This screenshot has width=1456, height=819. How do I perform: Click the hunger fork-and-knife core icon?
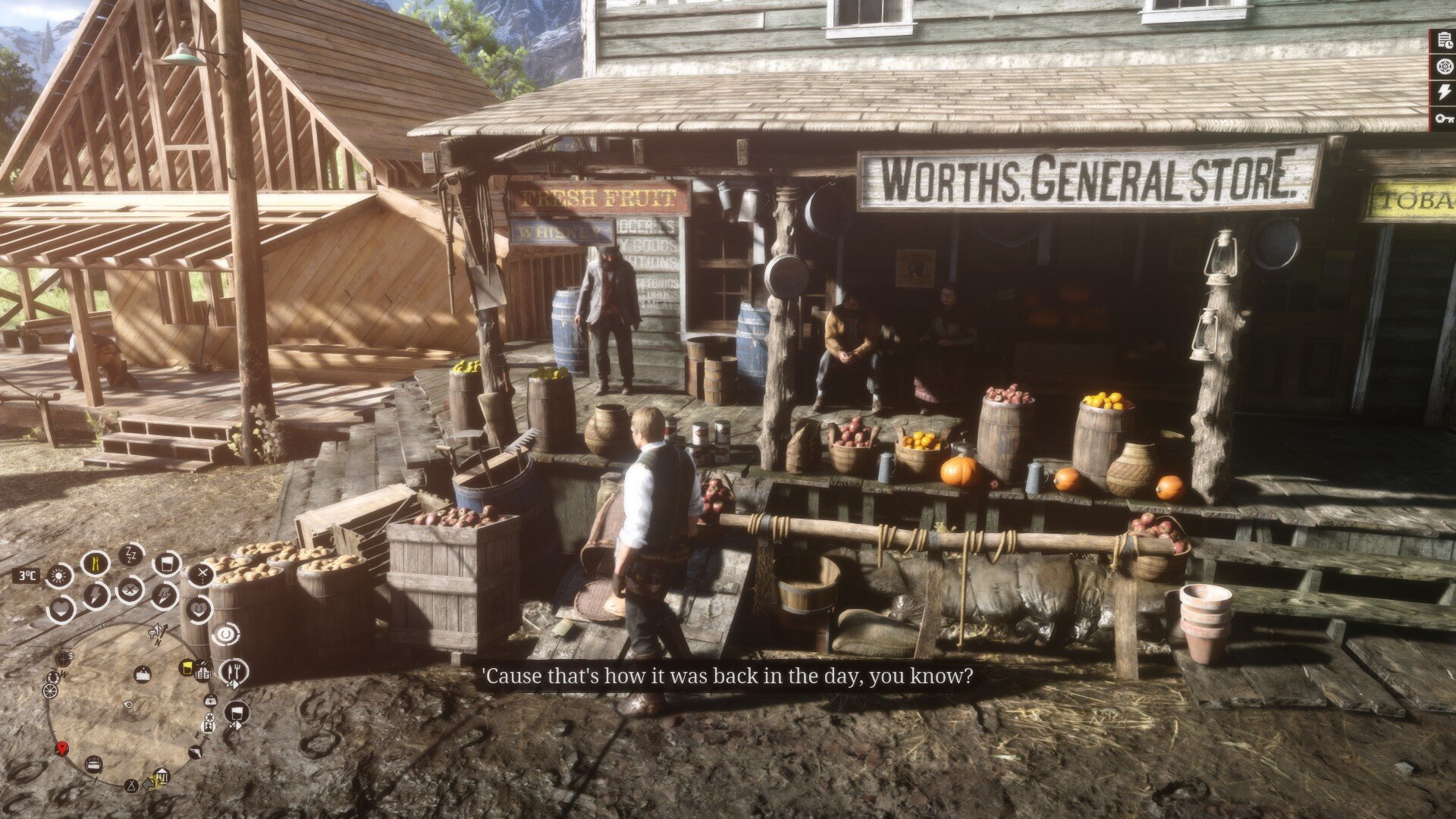click(96, 563)
